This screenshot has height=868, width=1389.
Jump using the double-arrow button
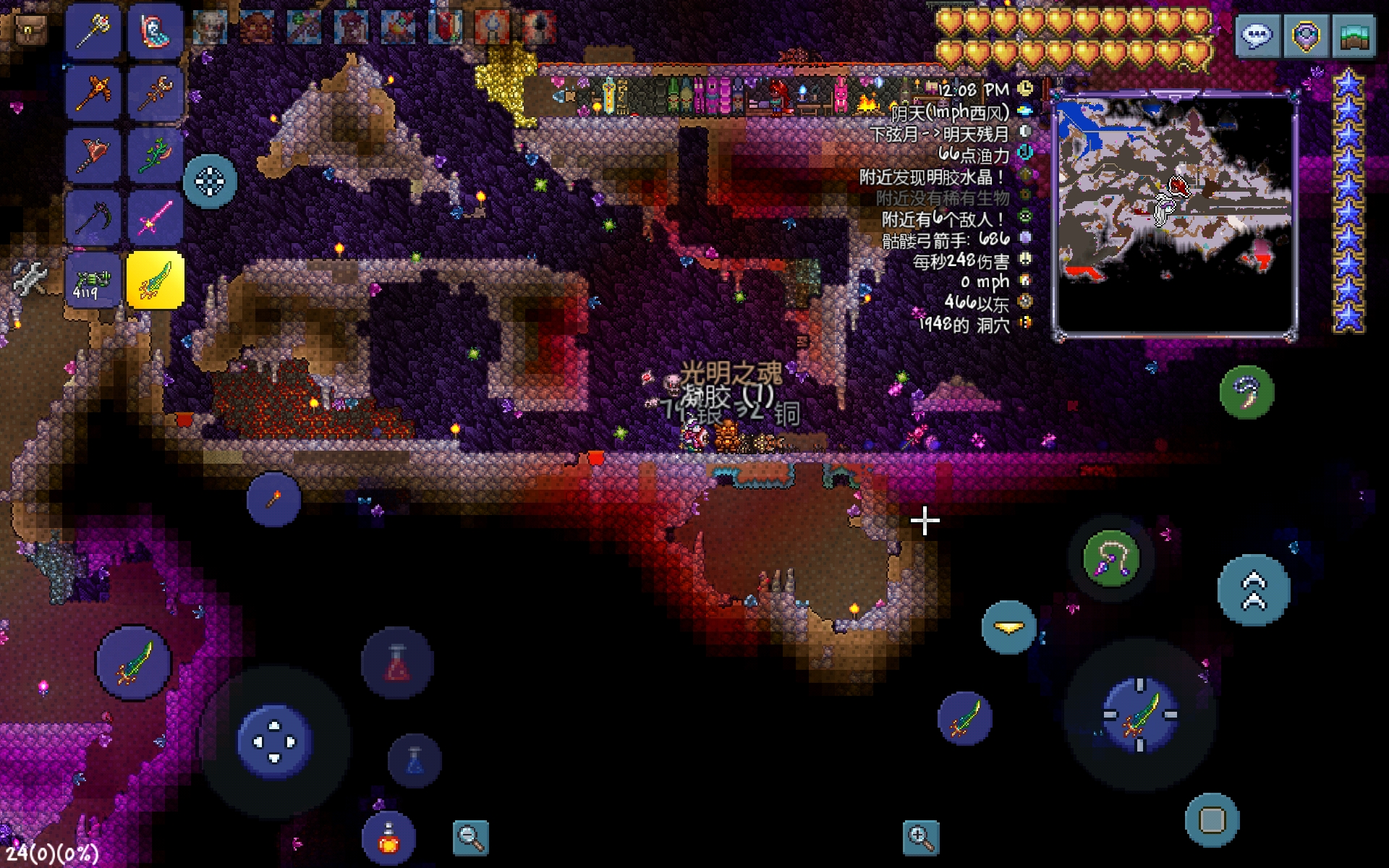click(1254, 590)
